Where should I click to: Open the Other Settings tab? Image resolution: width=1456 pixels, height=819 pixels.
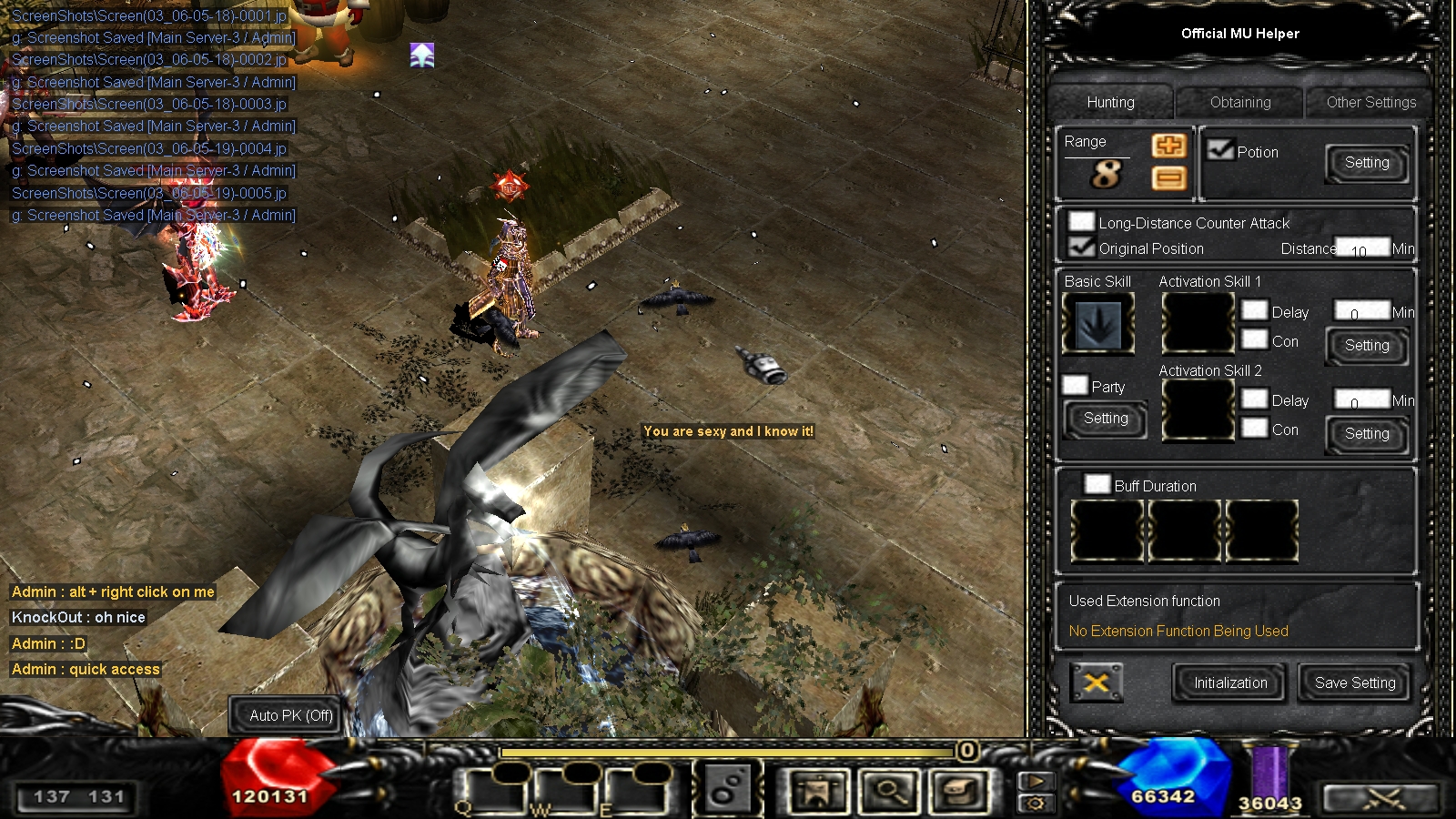click(1370, 103)
